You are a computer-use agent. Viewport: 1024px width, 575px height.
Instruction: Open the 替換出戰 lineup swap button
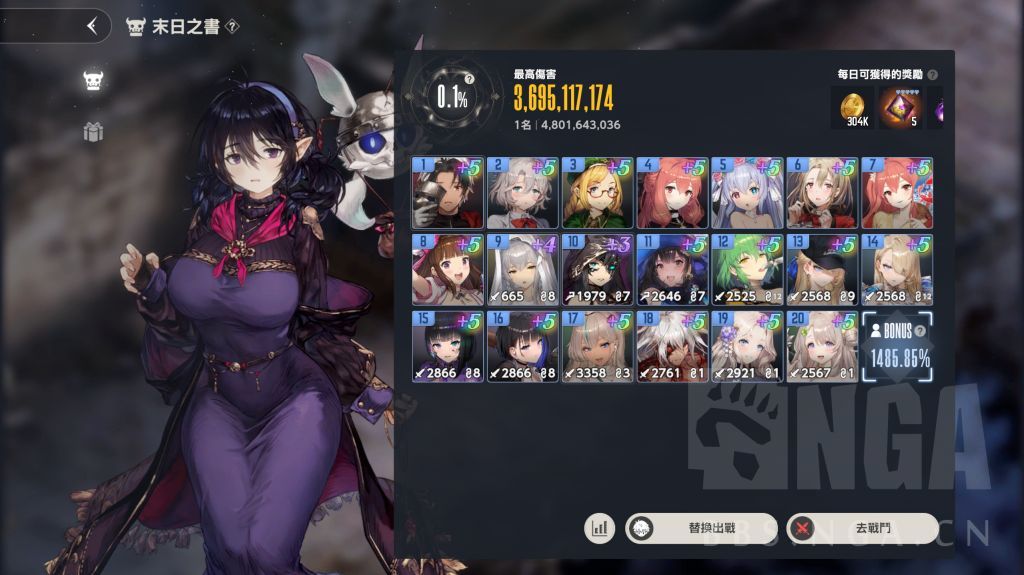[701, 528]
